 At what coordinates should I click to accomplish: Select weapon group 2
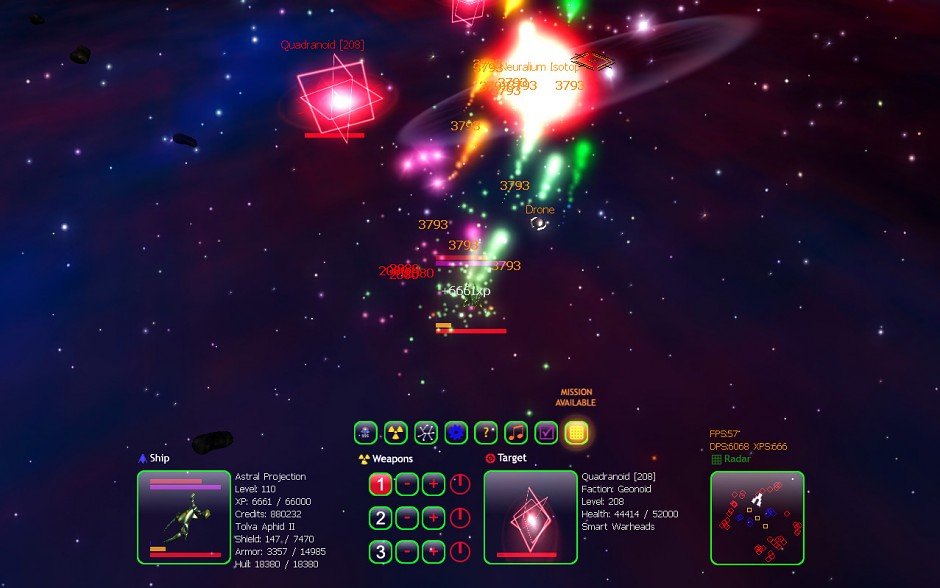[x=380, y=518]
